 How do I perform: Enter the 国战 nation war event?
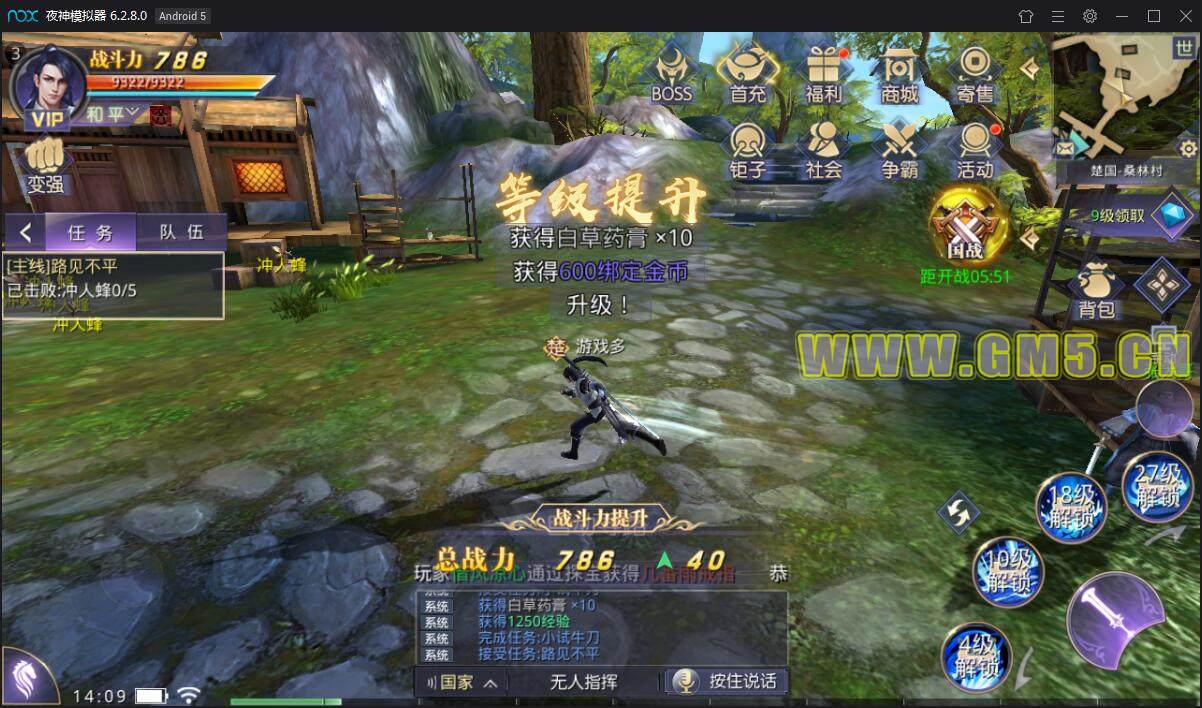click(x=966, y=226)
